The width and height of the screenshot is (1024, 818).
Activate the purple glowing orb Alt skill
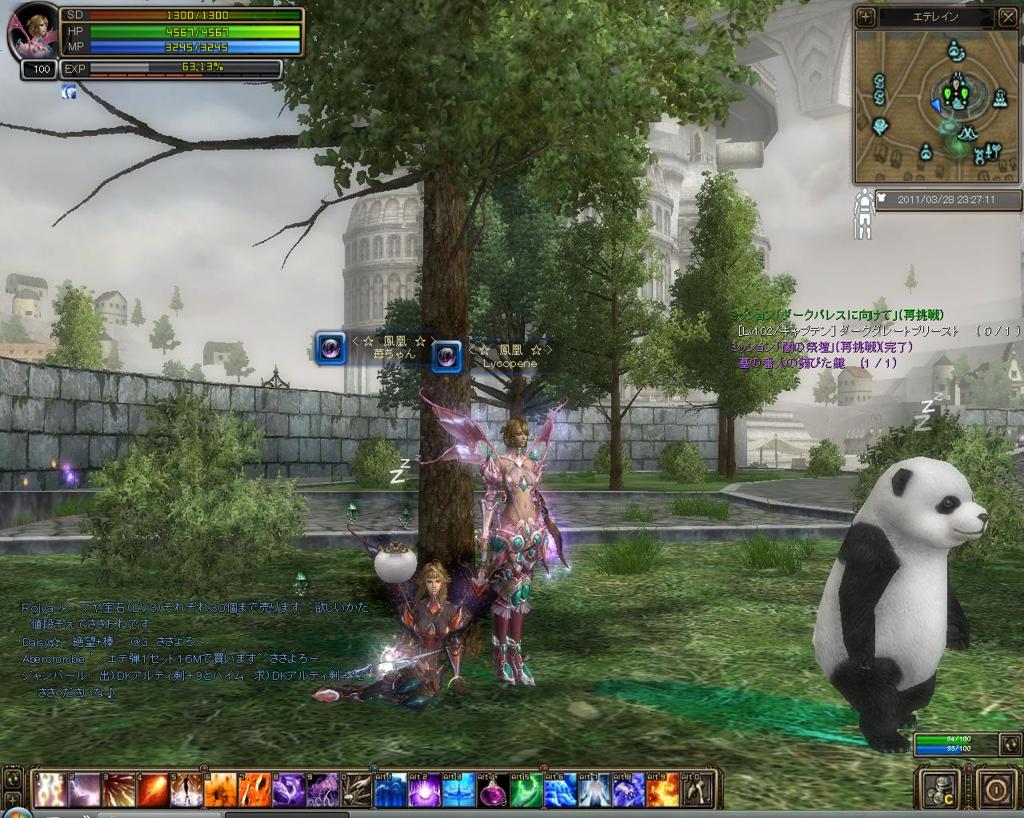[425, 790]
